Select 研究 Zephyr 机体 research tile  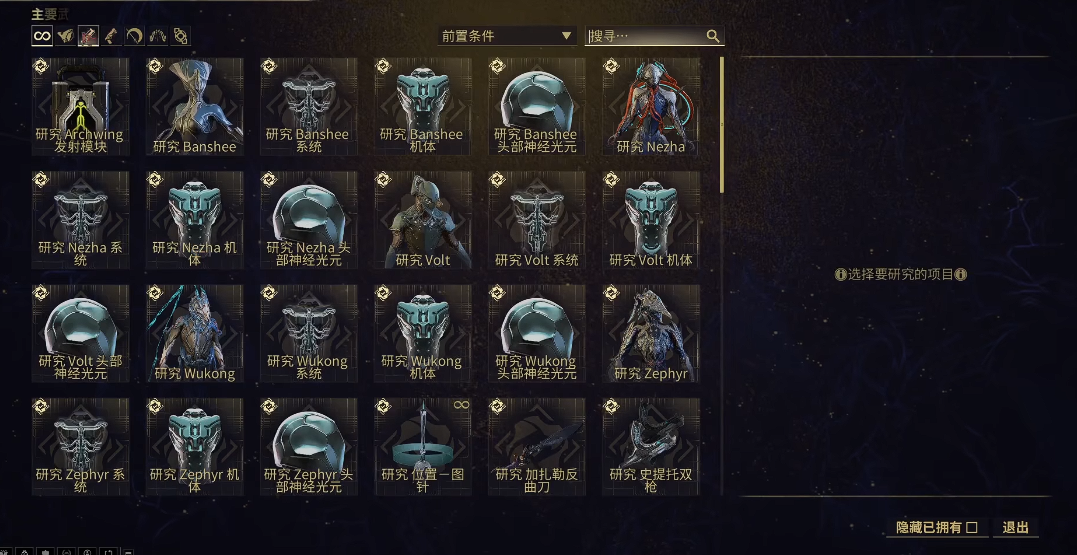(195, 447)
